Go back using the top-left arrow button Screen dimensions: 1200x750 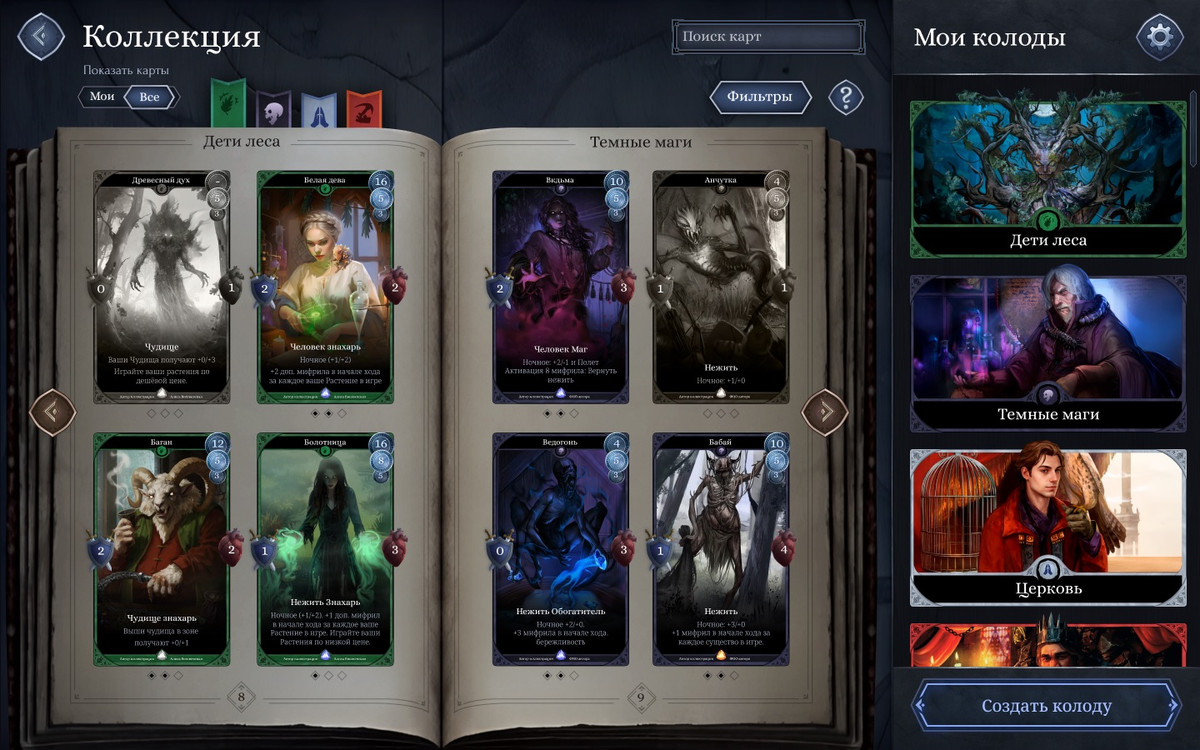(40, 36)
